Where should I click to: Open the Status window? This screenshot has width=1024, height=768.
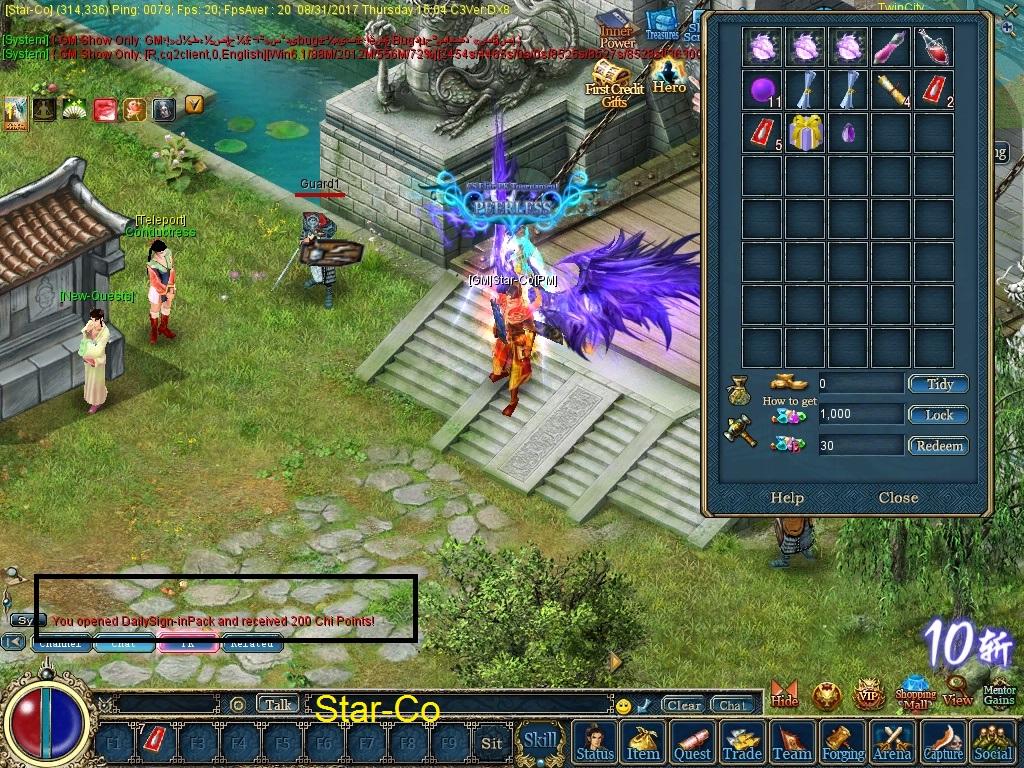595,743
